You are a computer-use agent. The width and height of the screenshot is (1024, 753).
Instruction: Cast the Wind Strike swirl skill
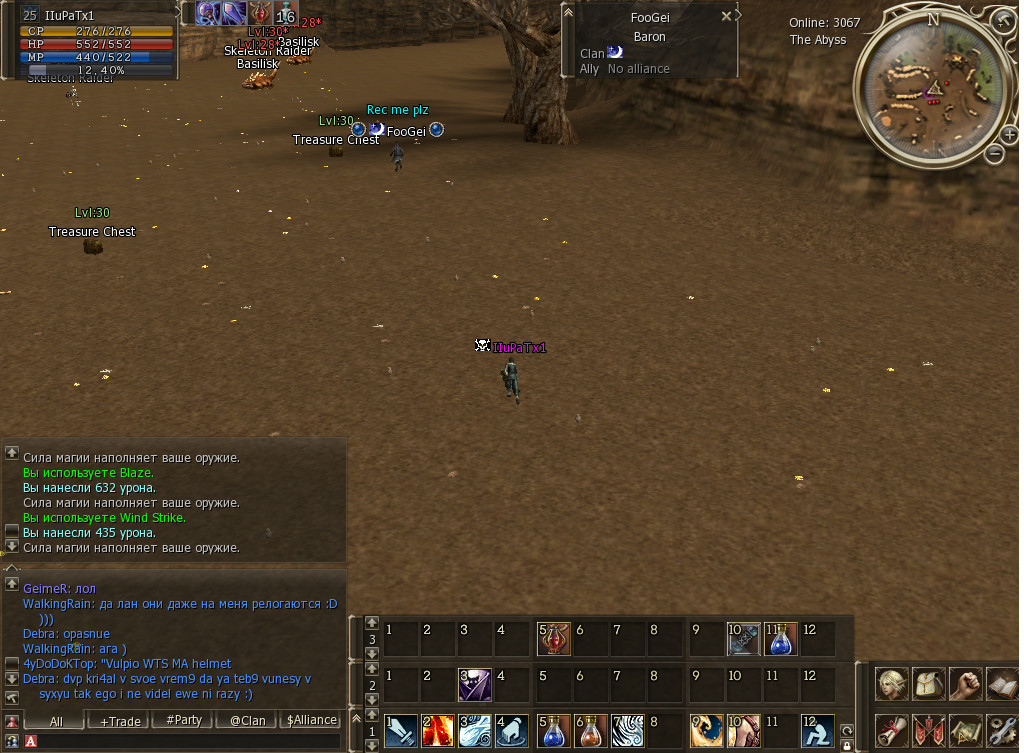(475, 730)
